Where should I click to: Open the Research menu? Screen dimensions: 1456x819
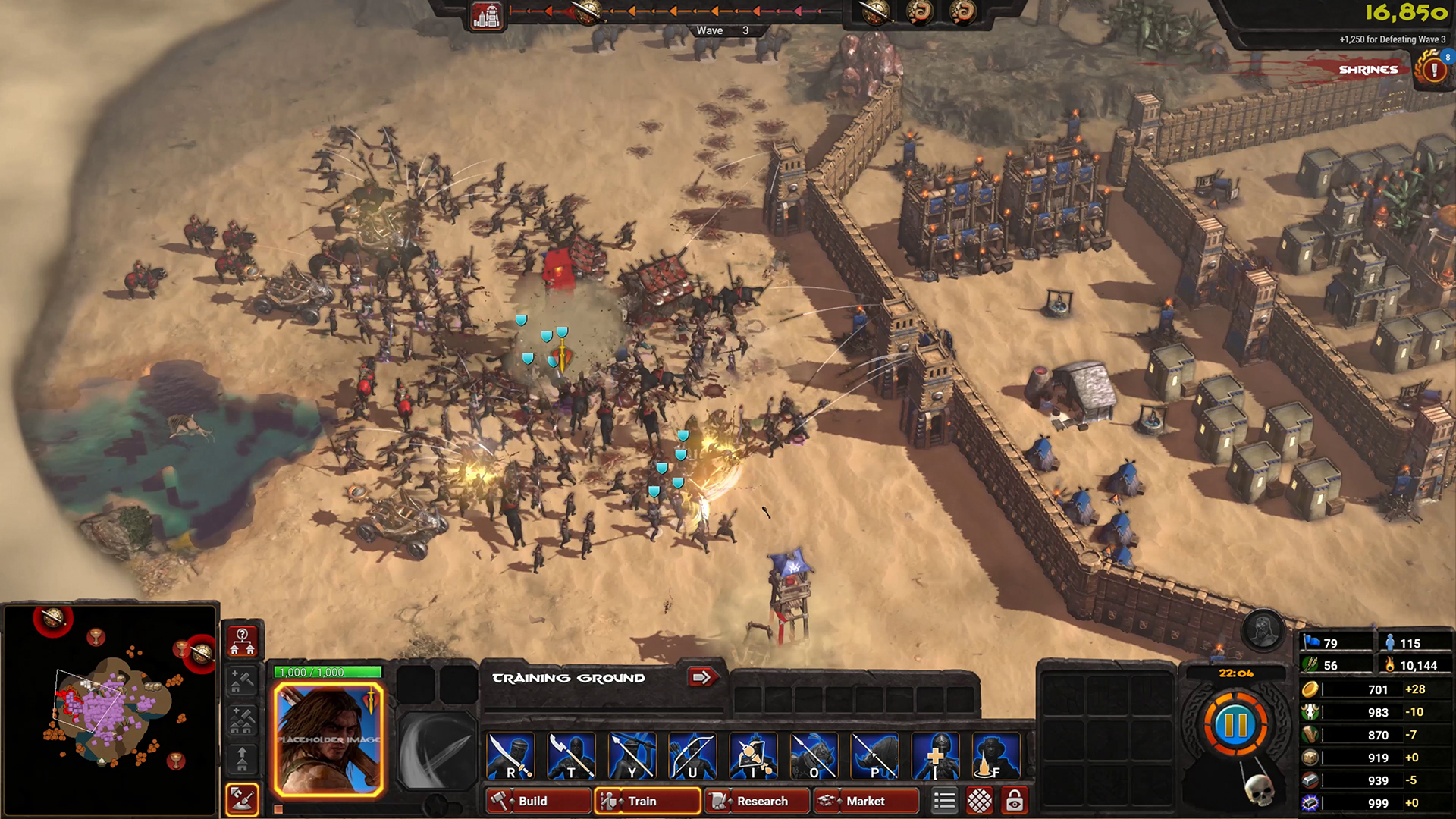(x=756, y=801)
